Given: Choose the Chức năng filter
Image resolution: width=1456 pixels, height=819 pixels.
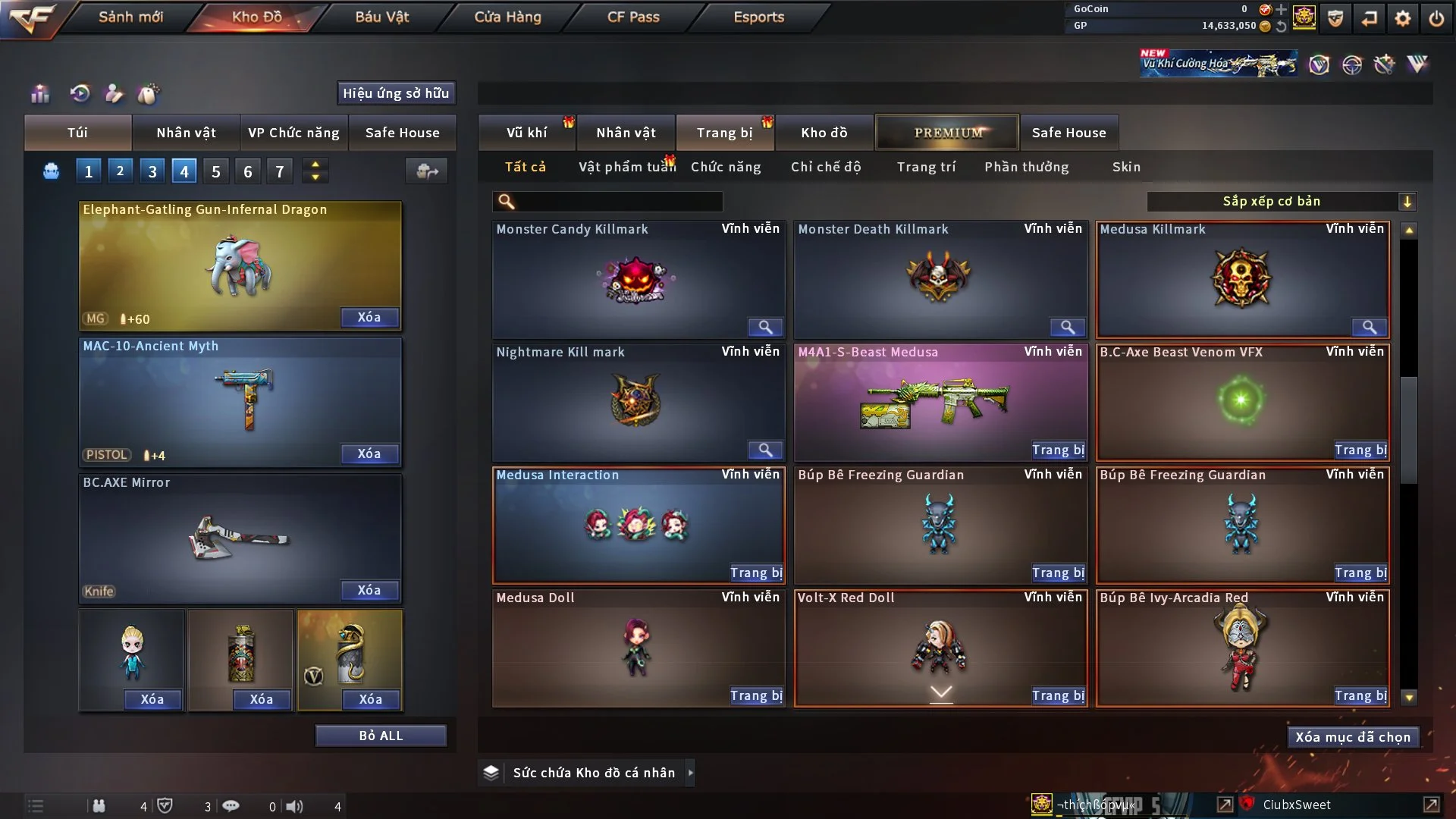Looking at the screenshot, I should click(x=726, y=167).
